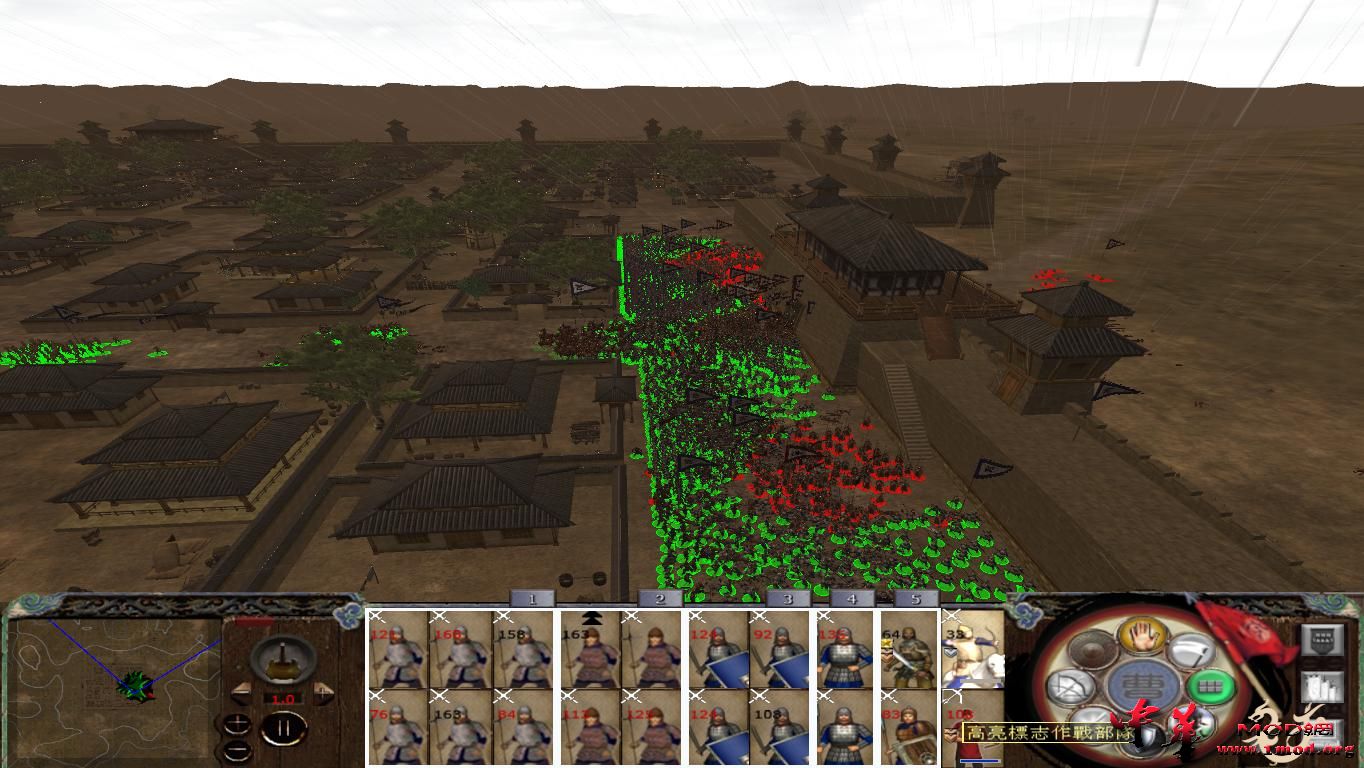Select the halt order hand icon
1364x768 pixels.
(x=1141, y=637)
